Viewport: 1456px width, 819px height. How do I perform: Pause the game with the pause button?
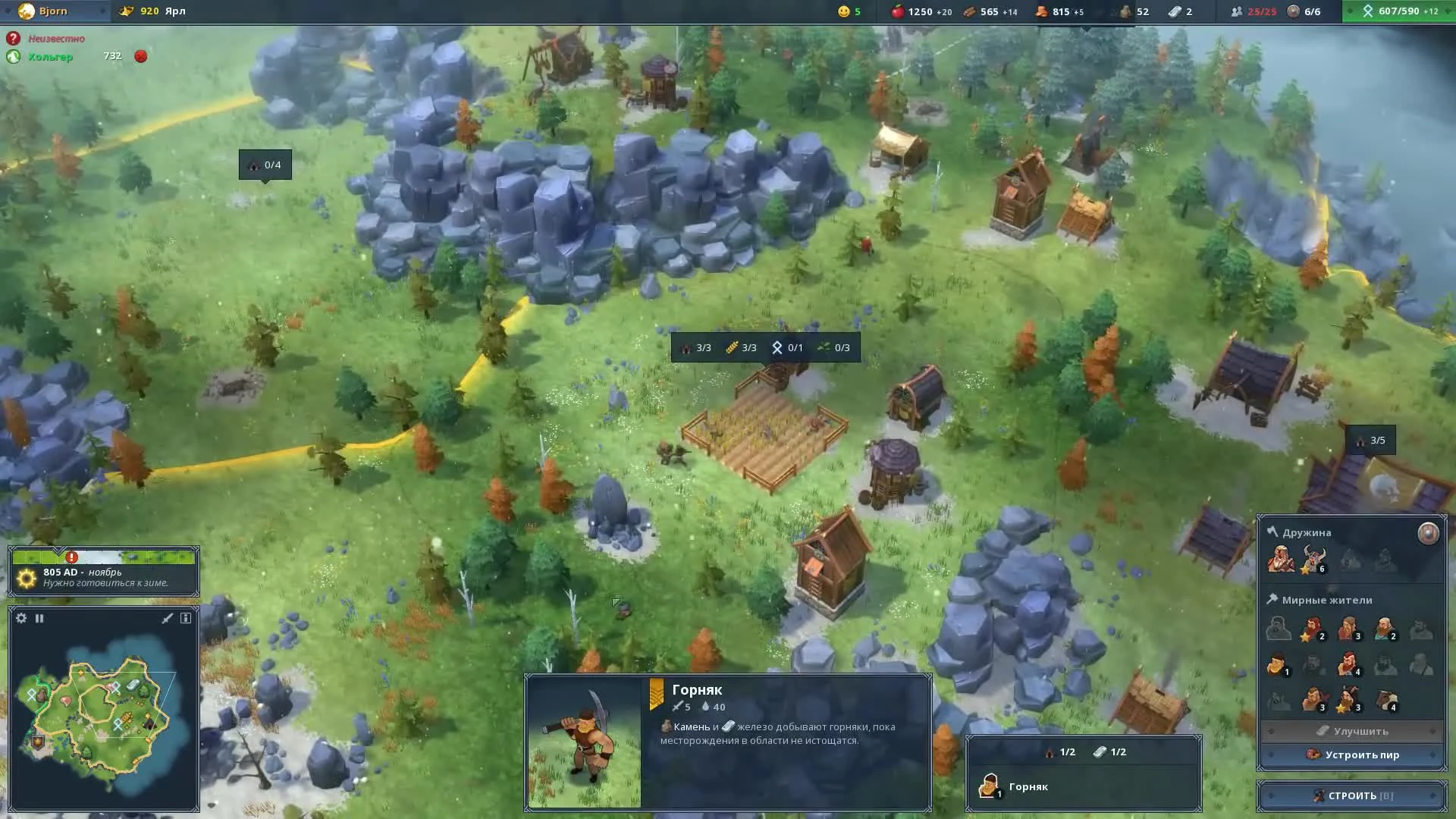coord(39,618)
